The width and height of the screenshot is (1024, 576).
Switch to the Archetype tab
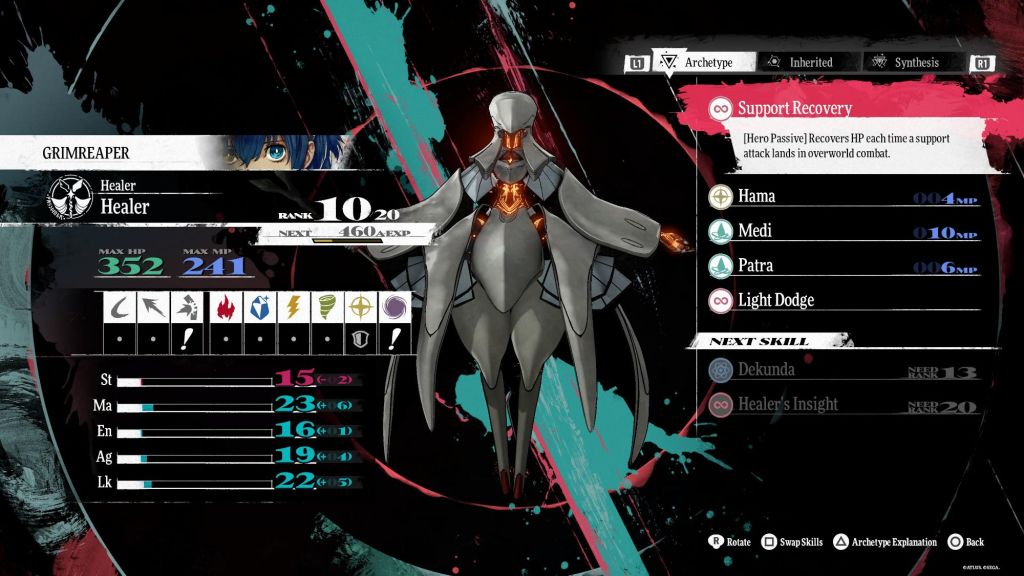pos(698,62)
